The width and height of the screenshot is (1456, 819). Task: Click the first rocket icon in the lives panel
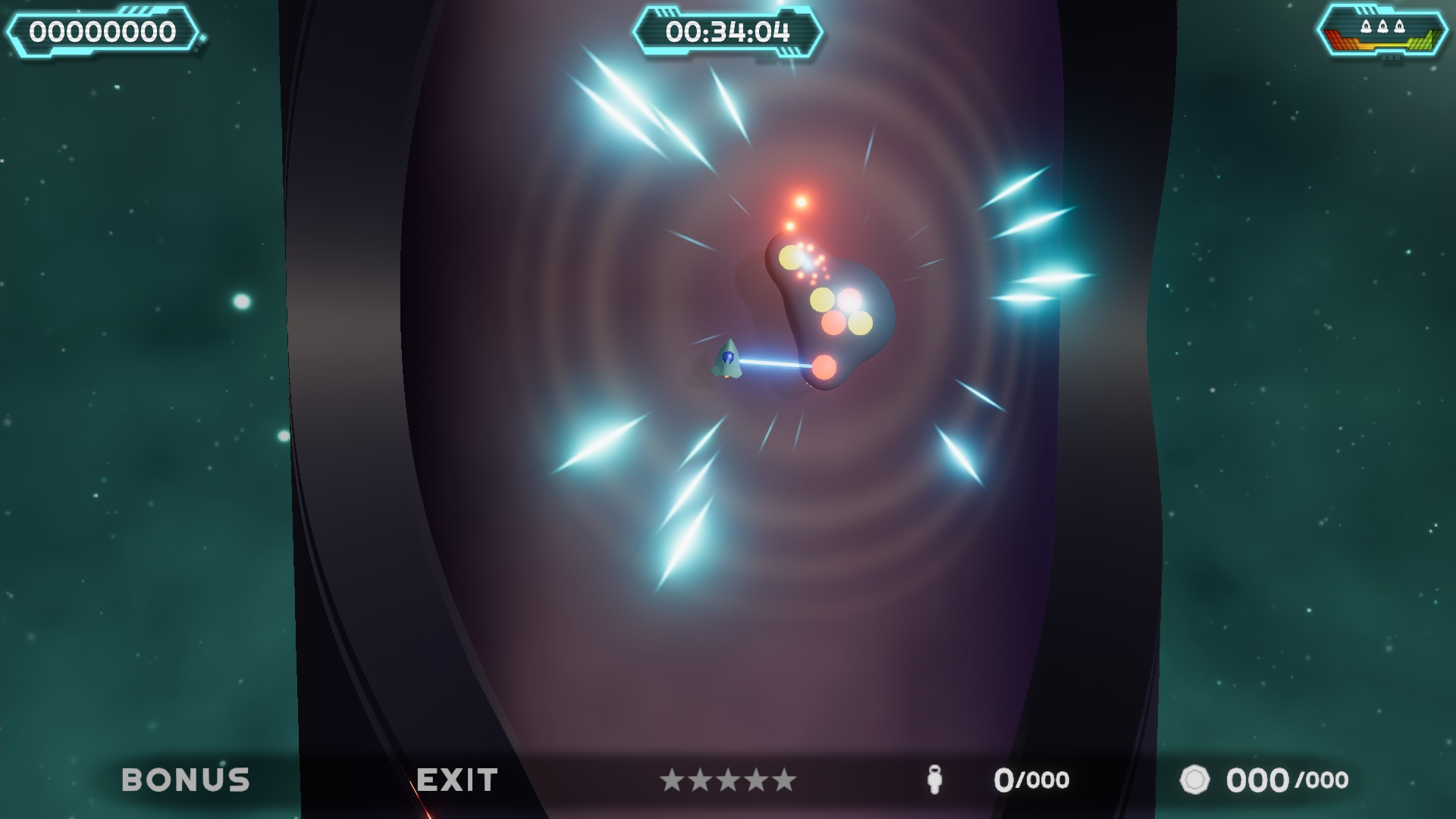[1367, 26]
